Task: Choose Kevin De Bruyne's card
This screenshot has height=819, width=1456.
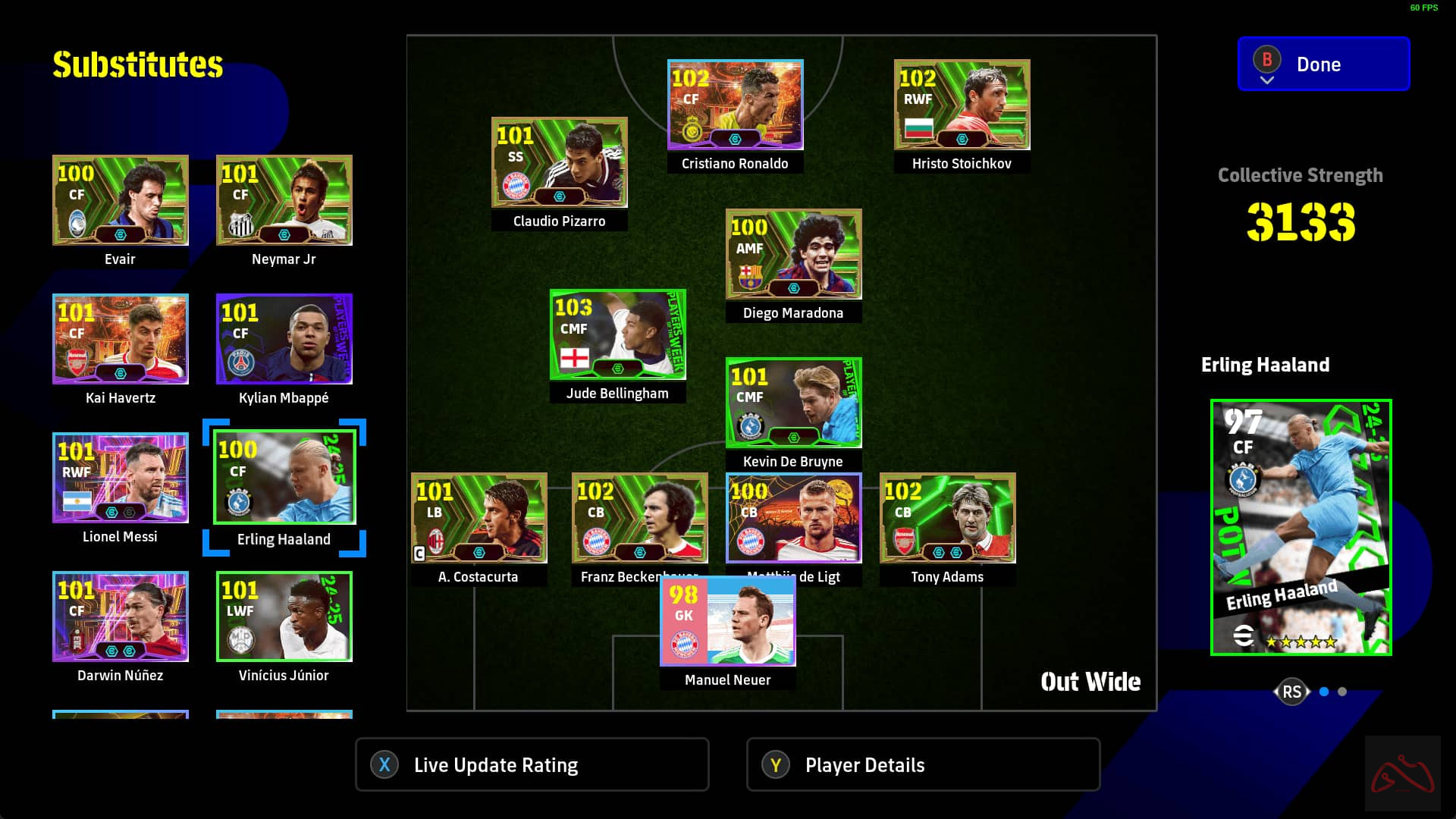Action: point(793,403)
